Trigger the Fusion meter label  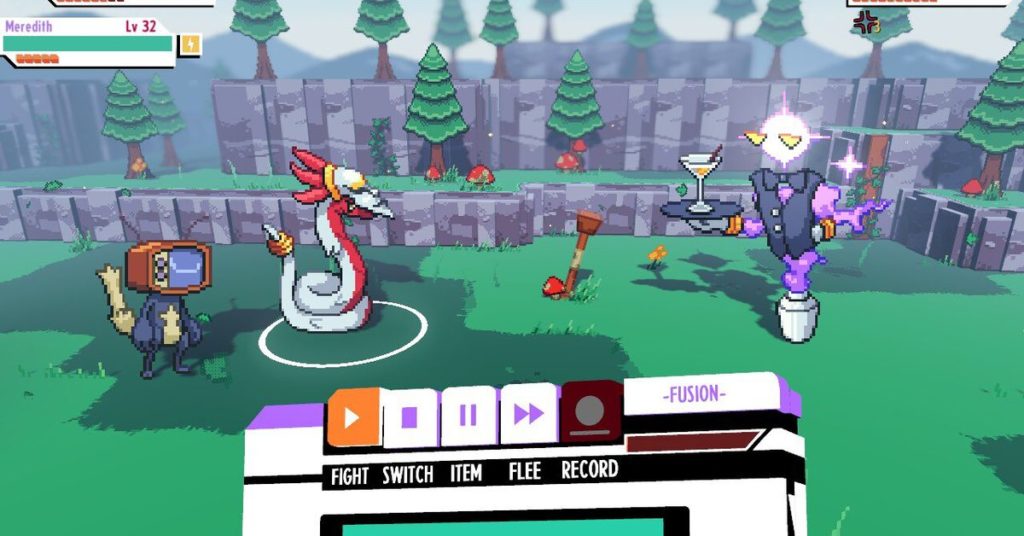(x=694, y=394)
